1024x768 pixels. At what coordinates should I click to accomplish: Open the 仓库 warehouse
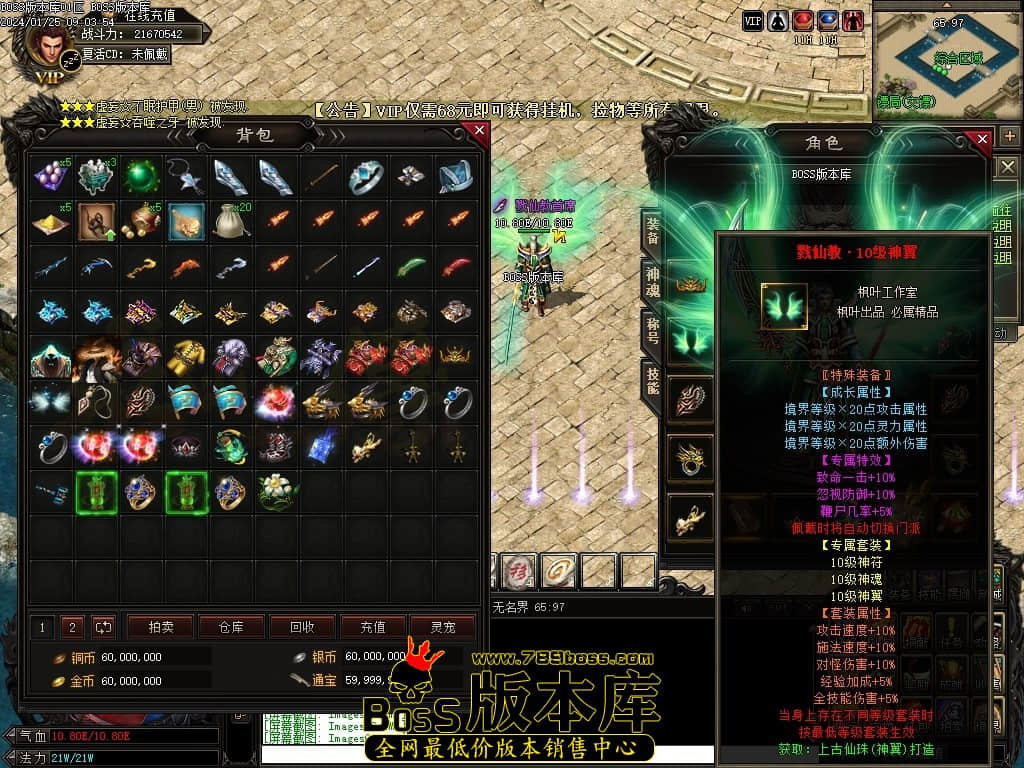tap(231, 627)
